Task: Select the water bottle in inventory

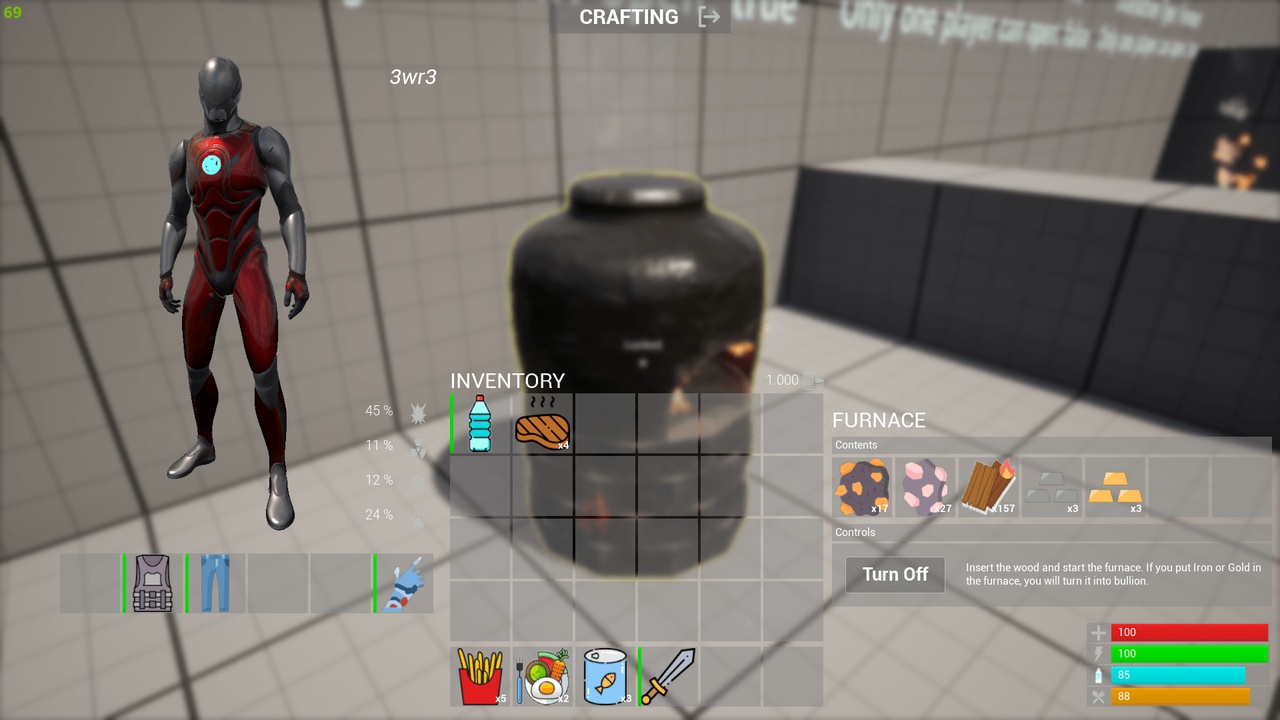Action: 480,424
